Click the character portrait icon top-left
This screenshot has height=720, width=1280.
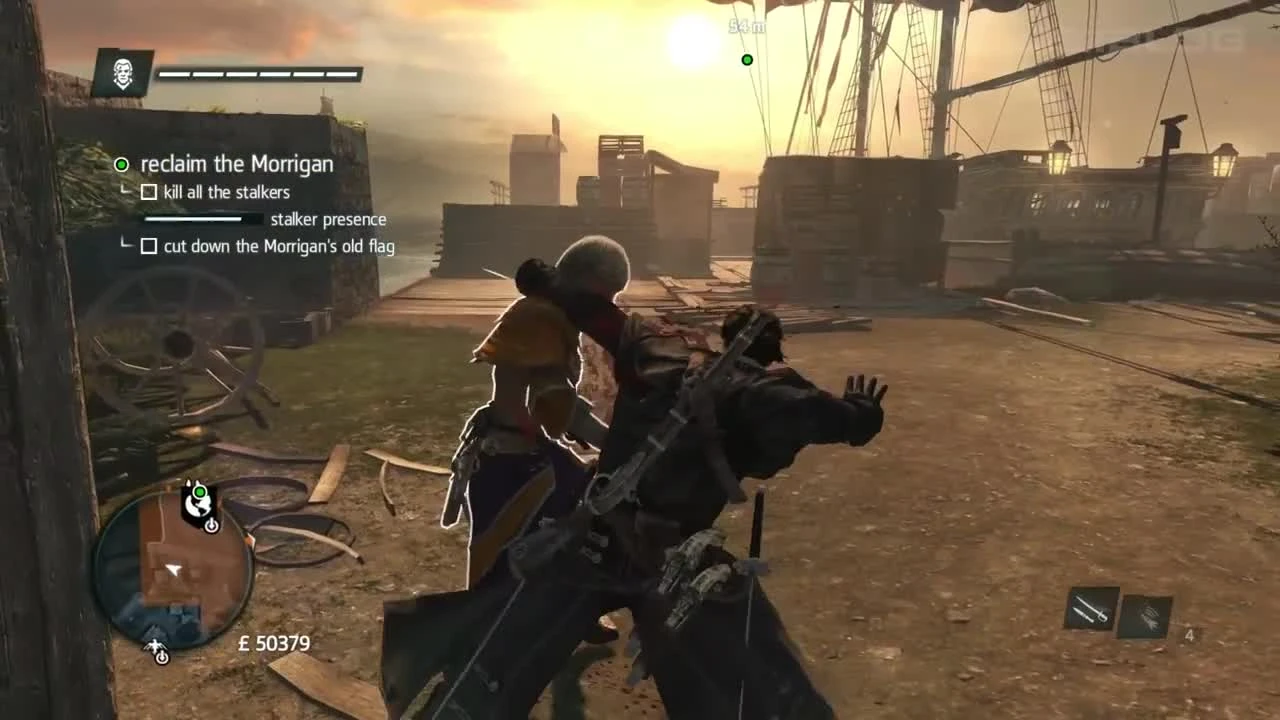pos(122,75)
